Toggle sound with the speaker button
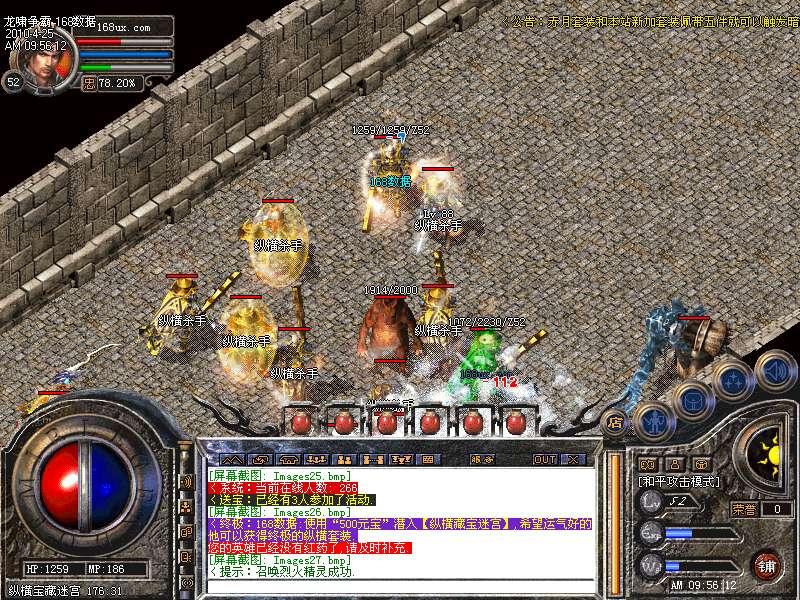Screen dimensions: 800x600 (x=775, y=369)
